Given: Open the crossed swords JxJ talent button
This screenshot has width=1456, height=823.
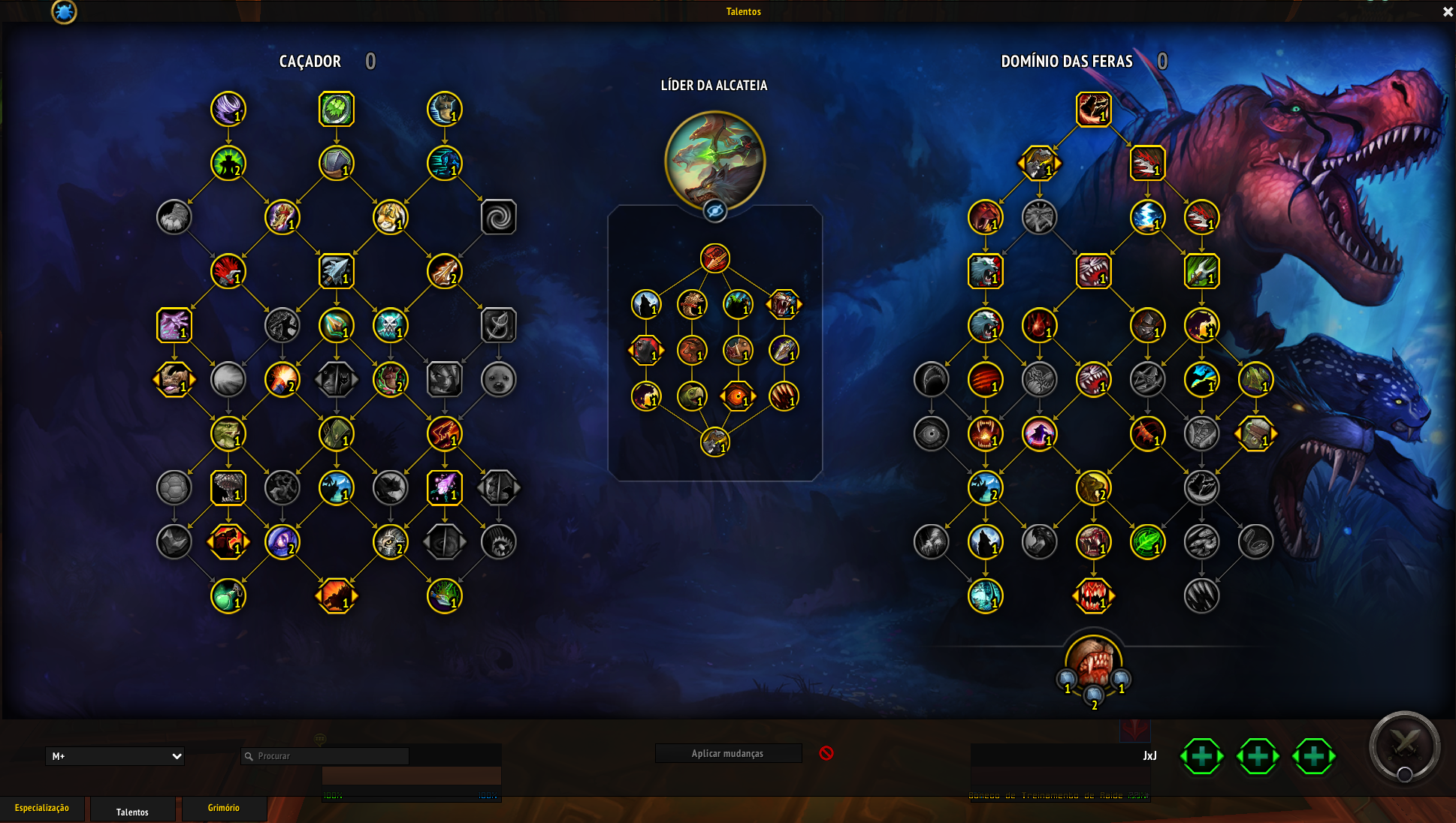Looking at the screenshot, I should (1404, 746).
